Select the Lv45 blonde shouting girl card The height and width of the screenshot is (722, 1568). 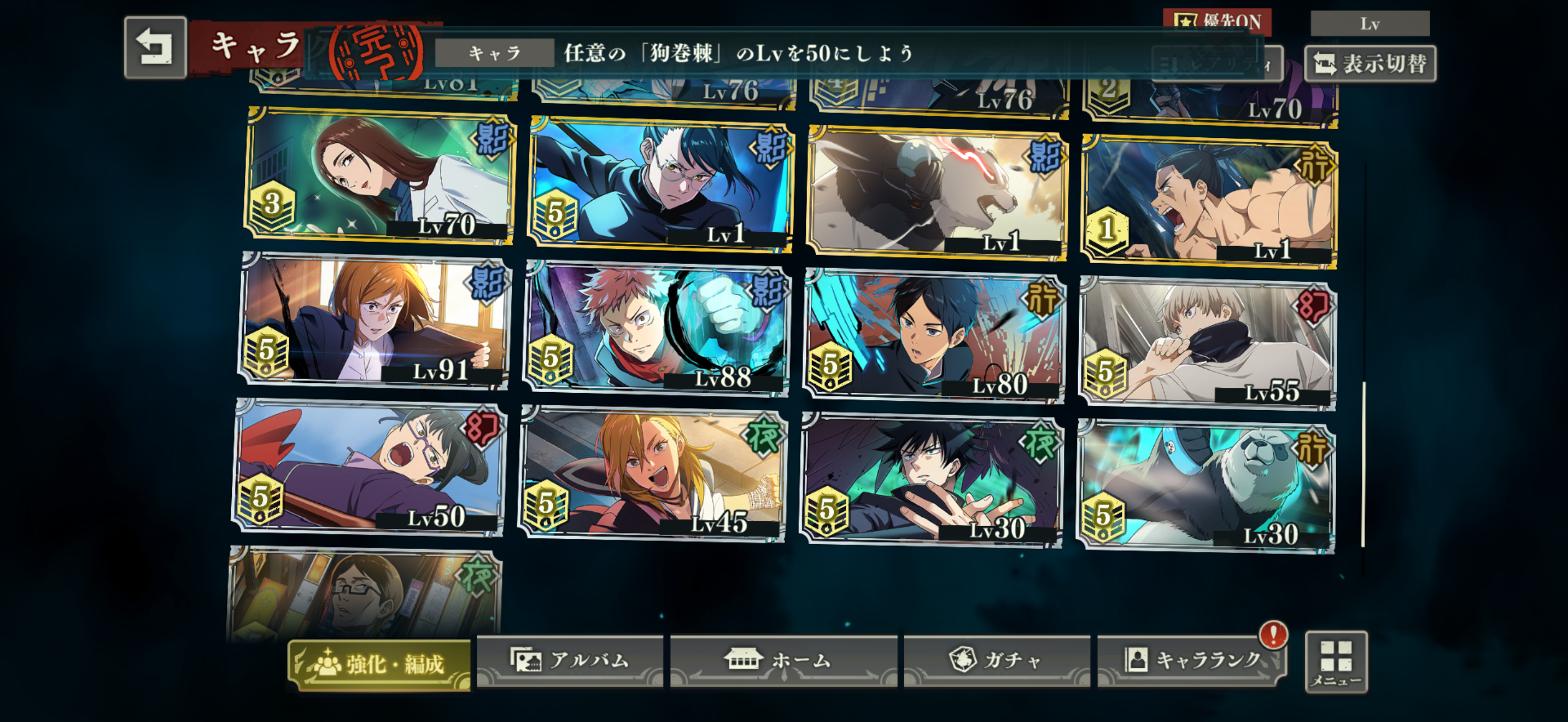tap(653, 475)
